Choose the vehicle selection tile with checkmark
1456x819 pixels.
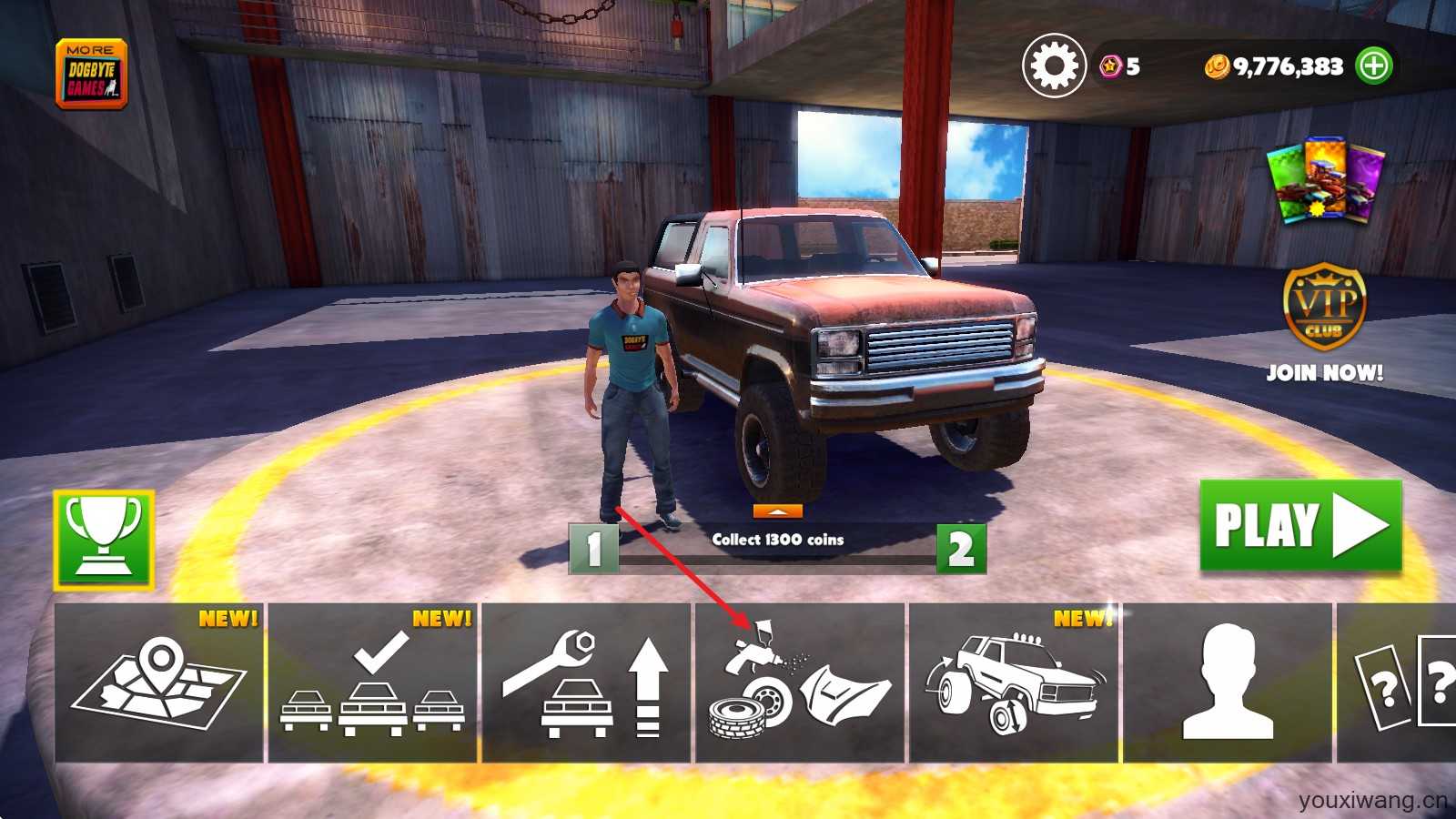point(372,682)
